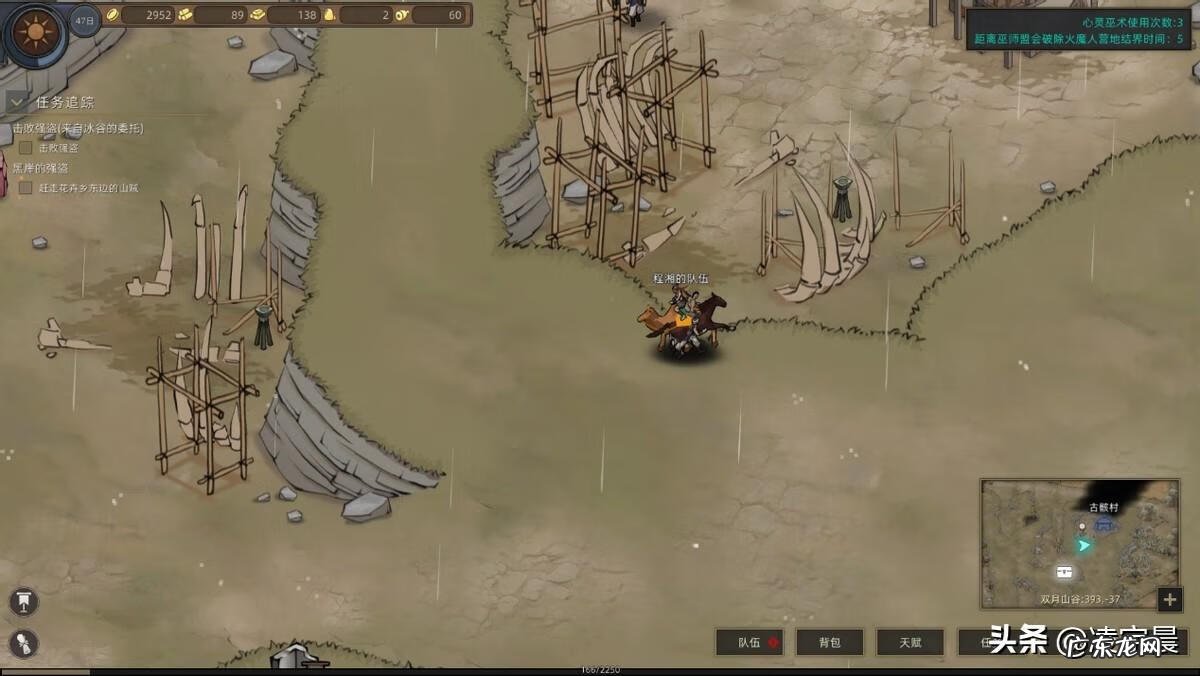Click the banner flag round icon
The image size is (1200, 676).
pos(24,601)
